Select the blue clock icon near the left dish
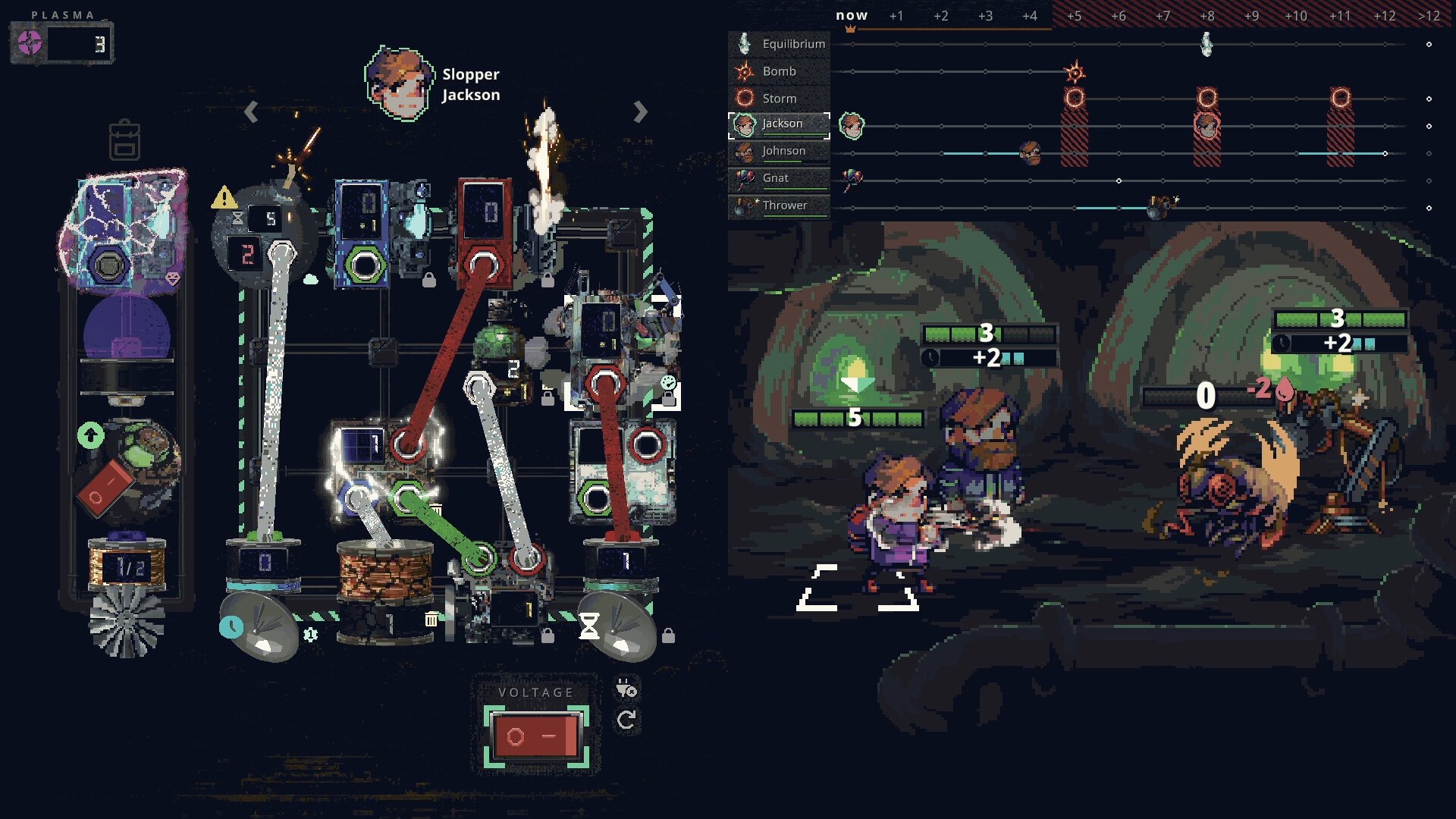1456x819 pixels. pos(232,627)
